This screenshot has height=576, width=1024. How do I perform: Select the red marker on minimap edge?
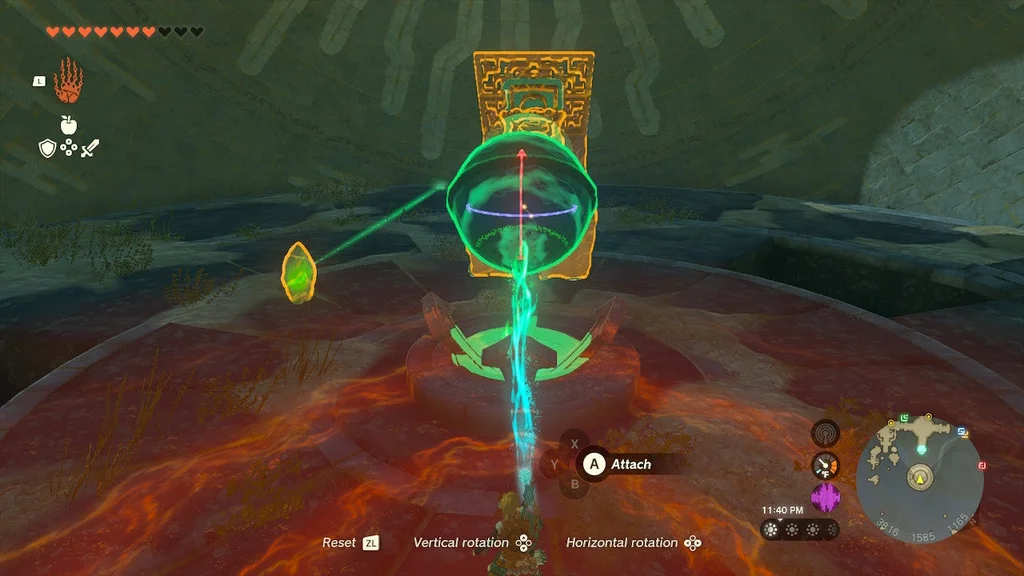click(982, 465)
